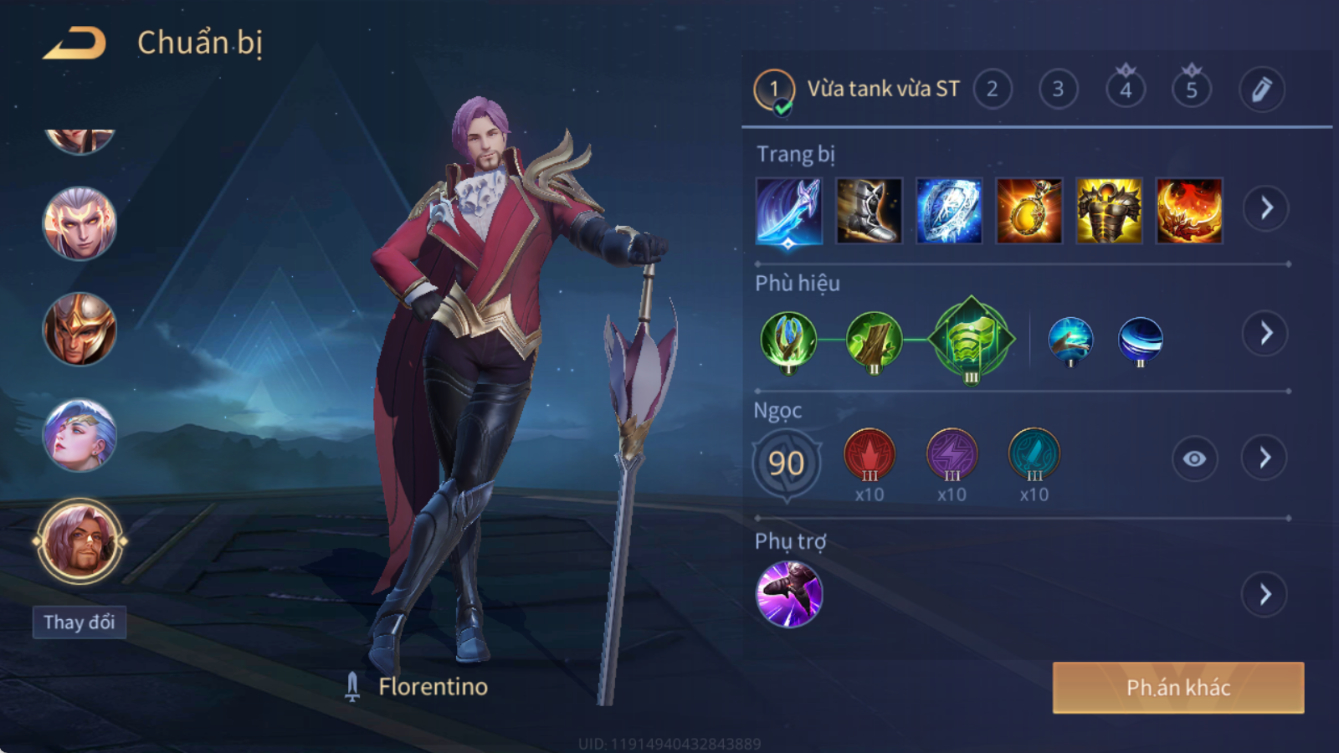Open the badge (Phù hiệu) section arrow

pyautogui.click(x=1265, y=333)
